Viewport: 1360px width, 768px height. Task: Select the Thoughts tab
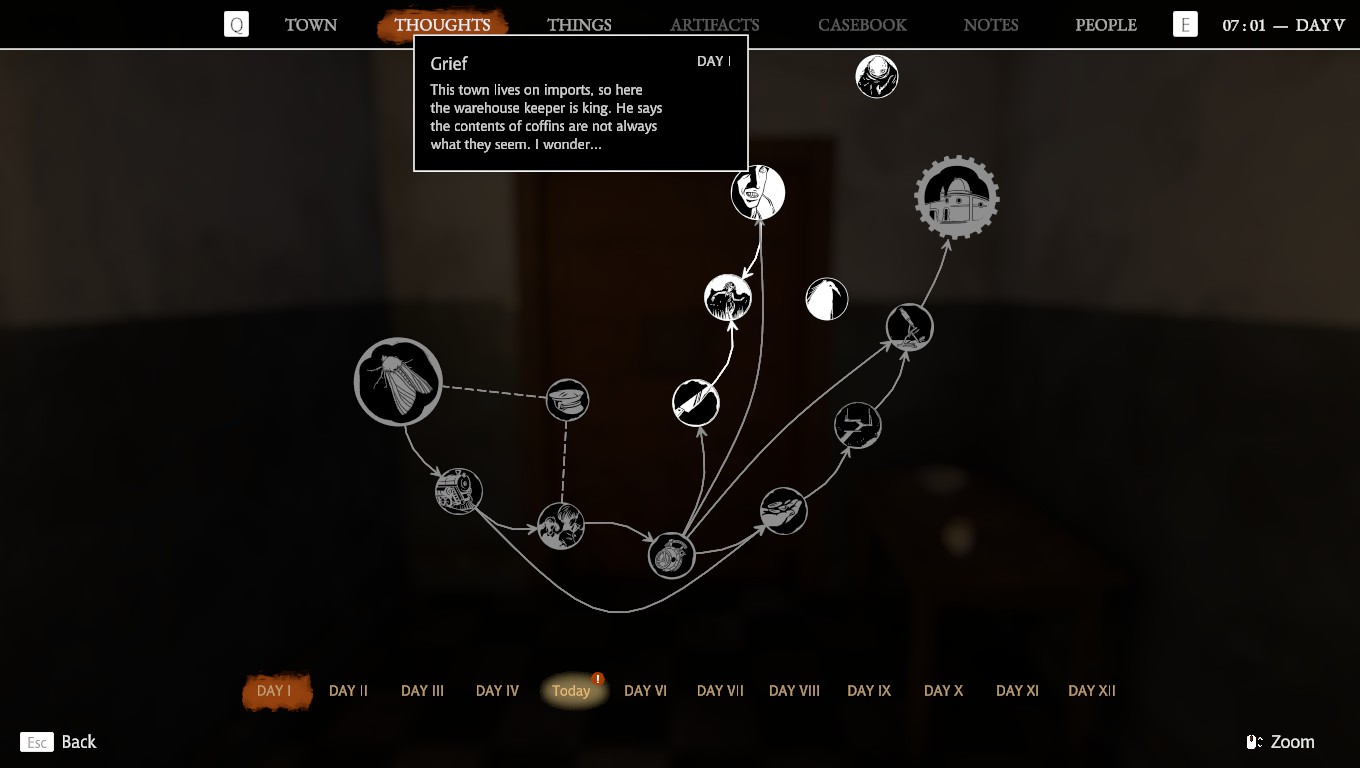pos(442,25)
